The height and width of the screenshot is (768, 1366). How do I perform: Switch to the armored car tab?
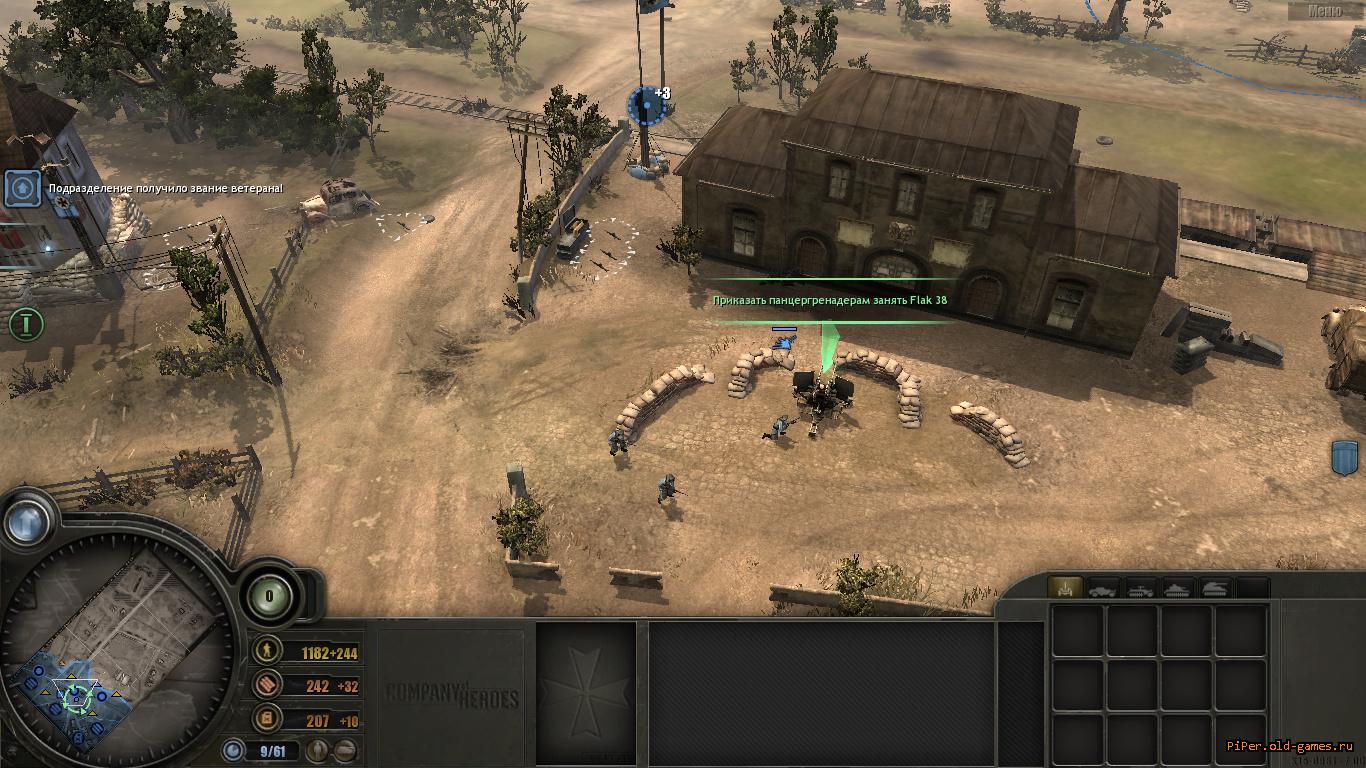[1103, 588]
